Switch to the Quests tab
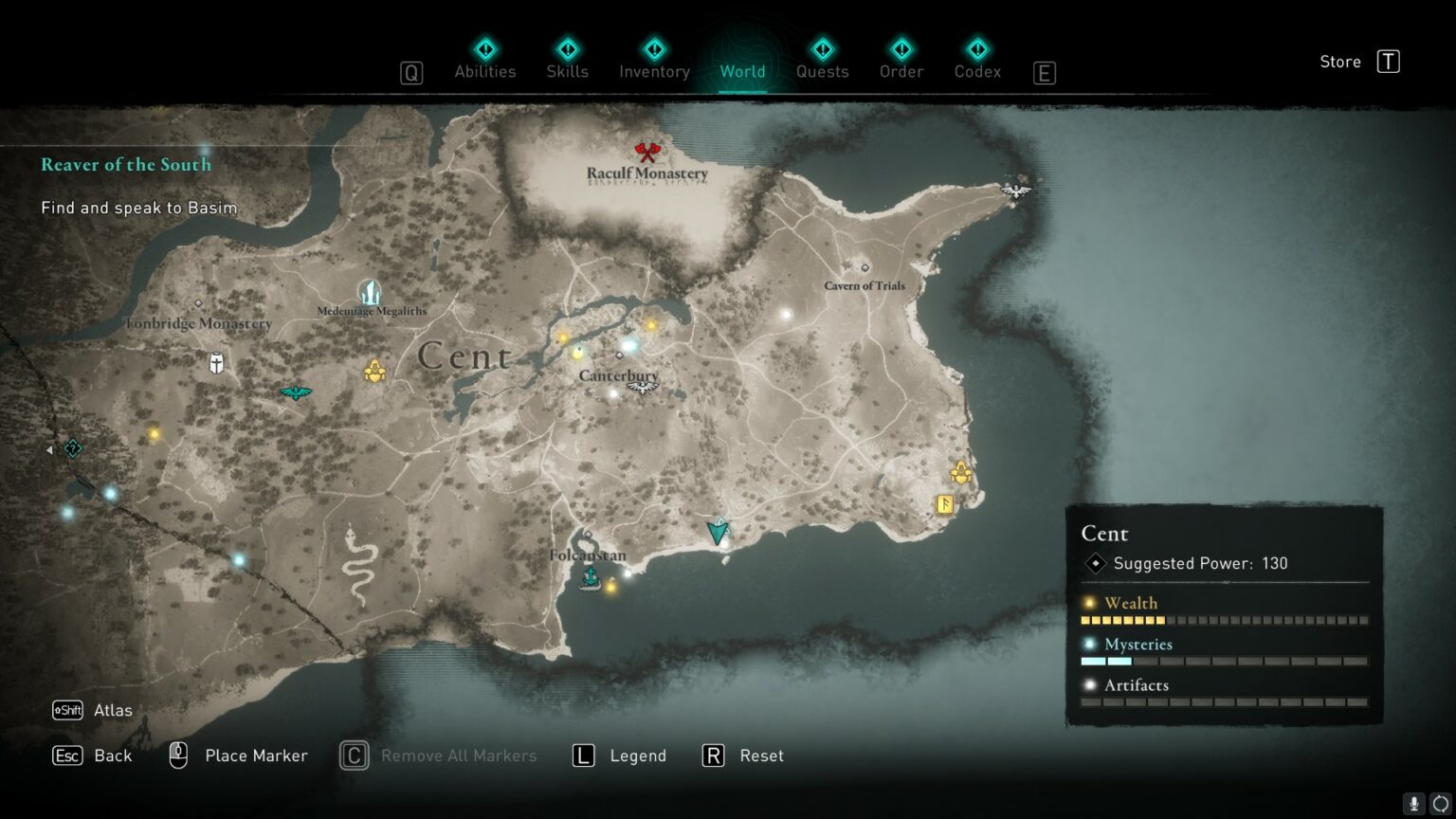This screenshot has width=1456, height=819. (x=822, y=71)
